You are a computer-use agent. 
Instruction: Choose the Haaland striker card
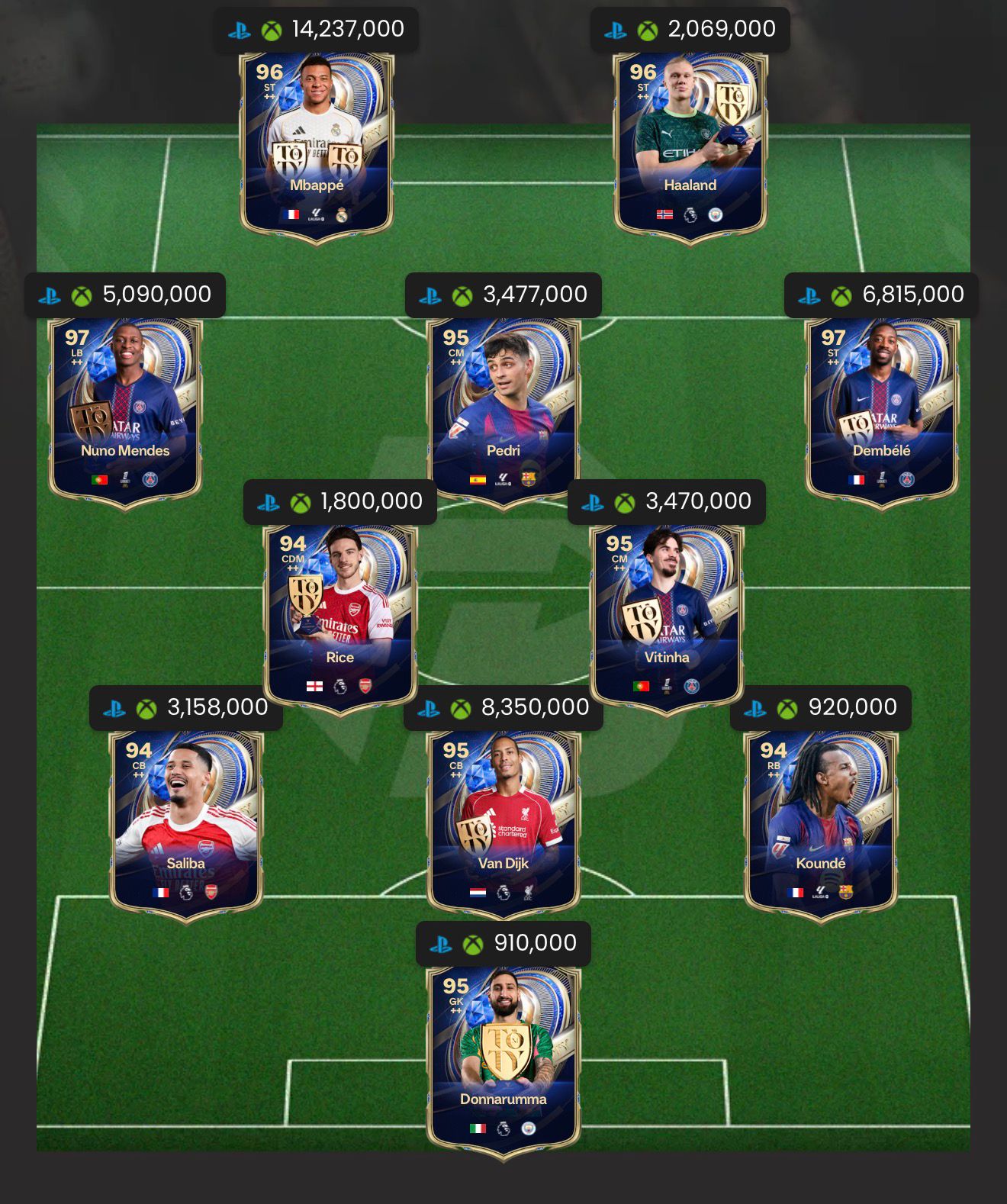coord(690,145)
